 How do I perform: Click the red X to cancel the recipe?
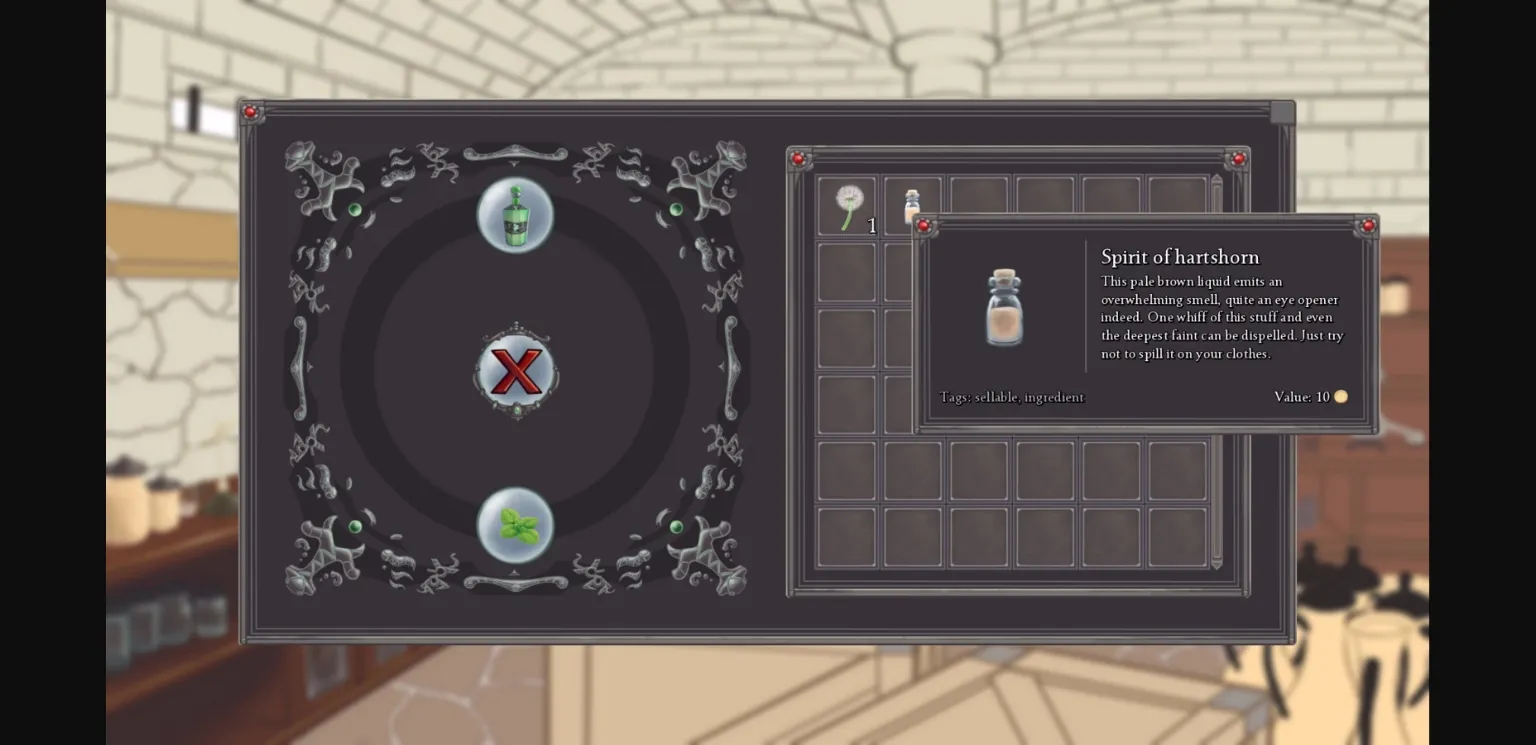[516, 371]
